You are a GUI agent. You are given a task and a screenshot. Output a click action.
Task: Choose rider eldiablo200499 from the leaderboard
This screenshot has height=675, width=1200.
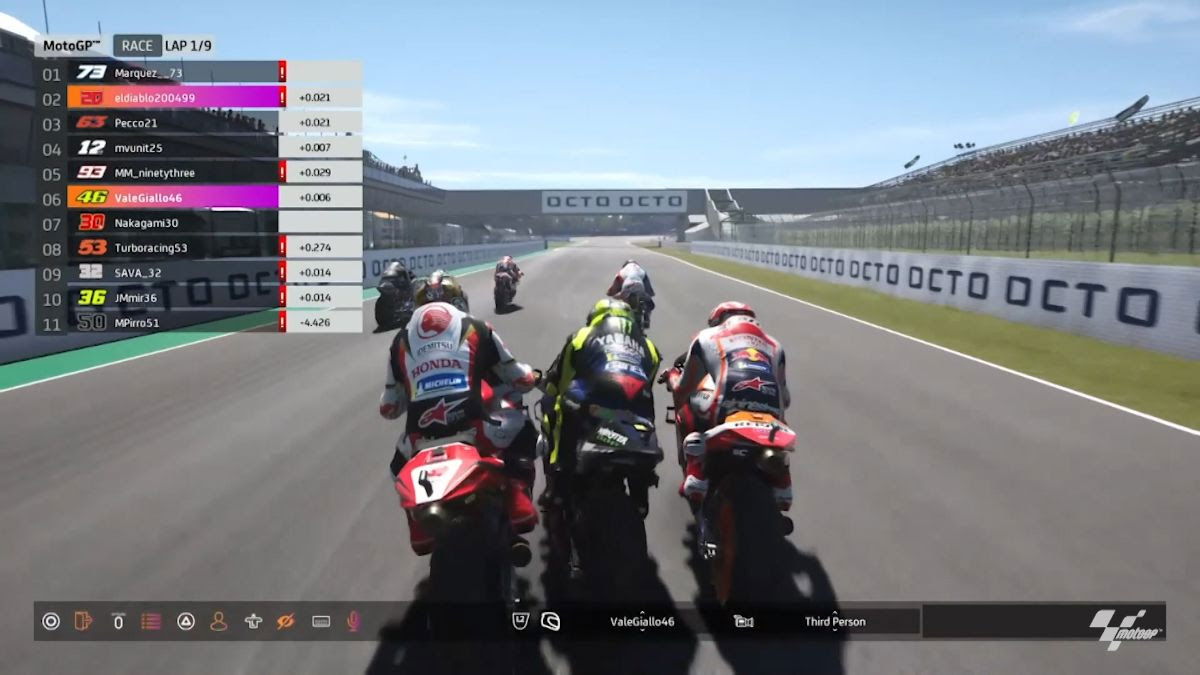pyautogui.click(x=155, y=97)
